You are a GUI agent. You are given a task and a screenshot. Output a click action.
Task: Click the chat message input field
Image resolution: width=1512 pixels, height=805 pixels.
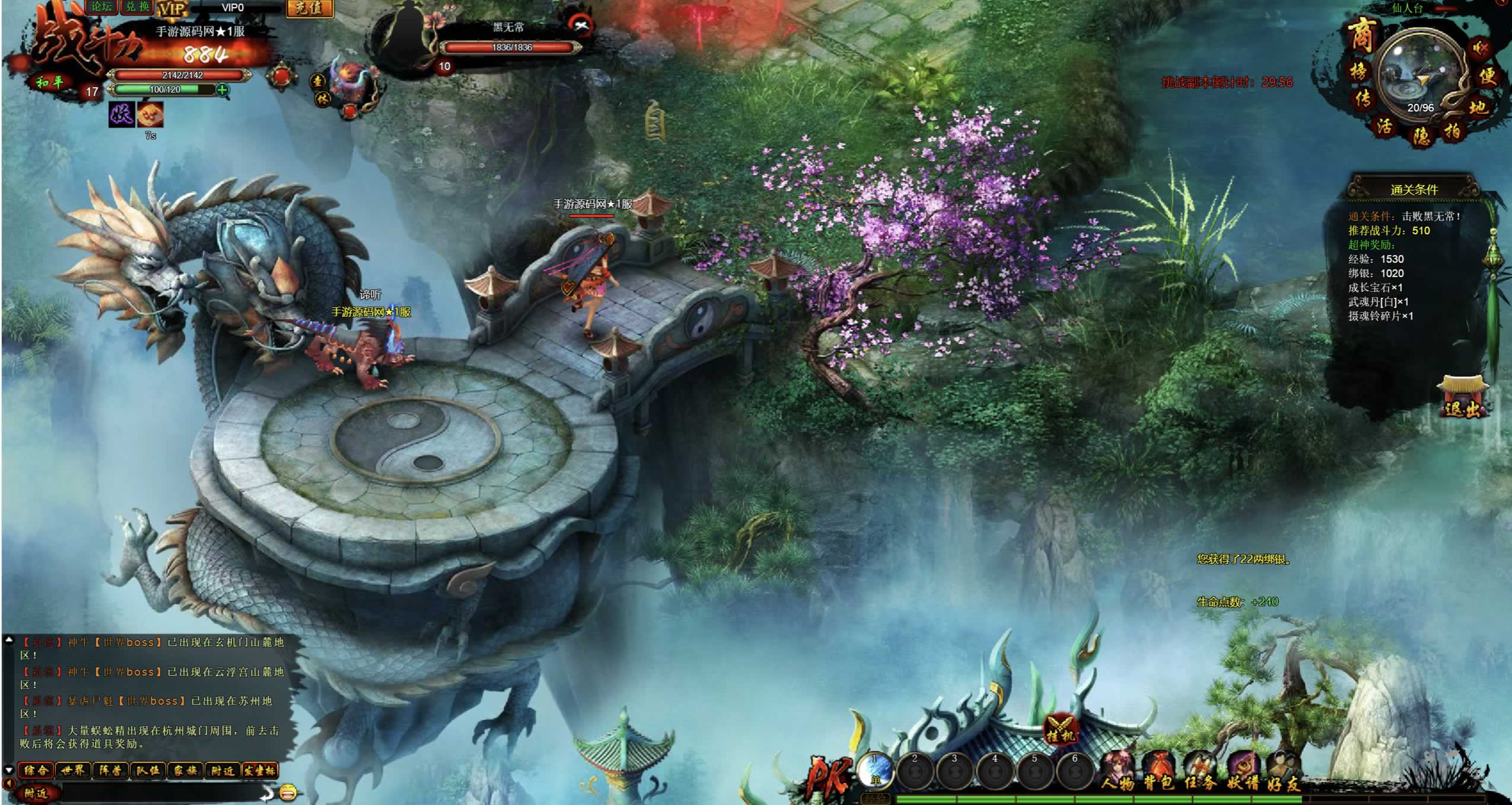click(x=160, y=793)
